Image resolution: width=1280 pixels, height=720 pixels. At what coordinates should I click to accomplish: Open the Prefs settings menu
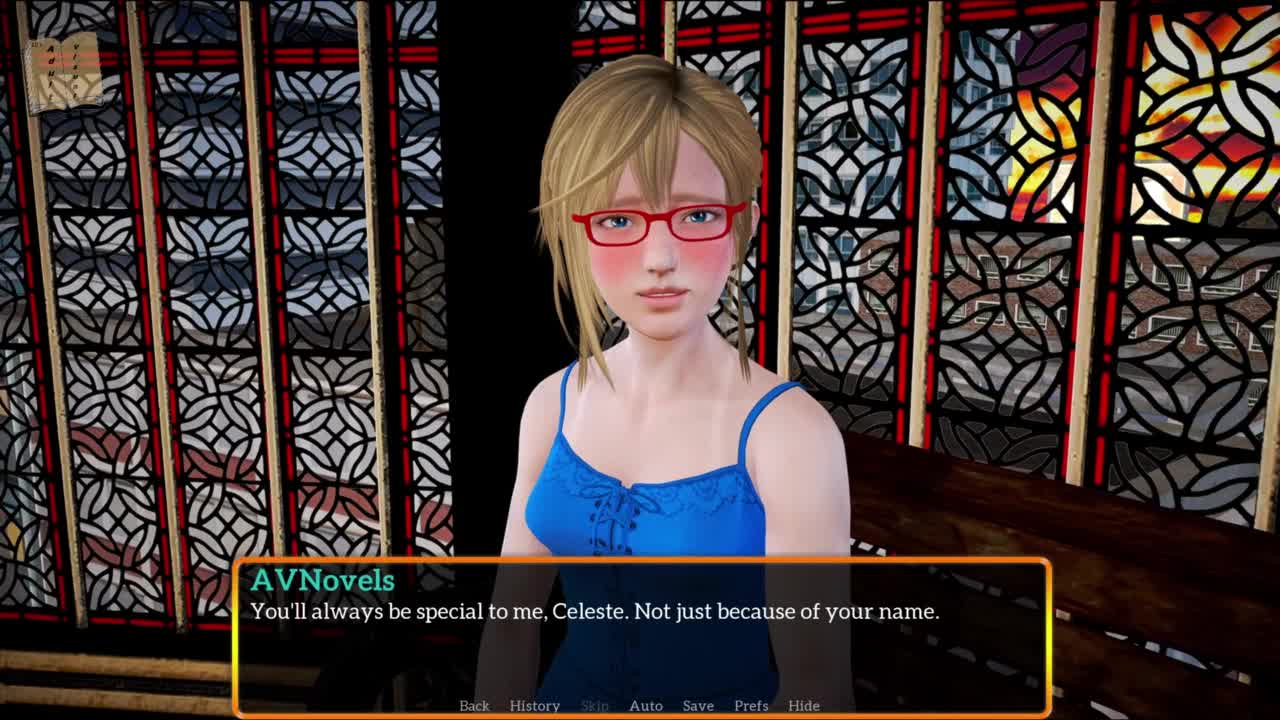[751, 706]
